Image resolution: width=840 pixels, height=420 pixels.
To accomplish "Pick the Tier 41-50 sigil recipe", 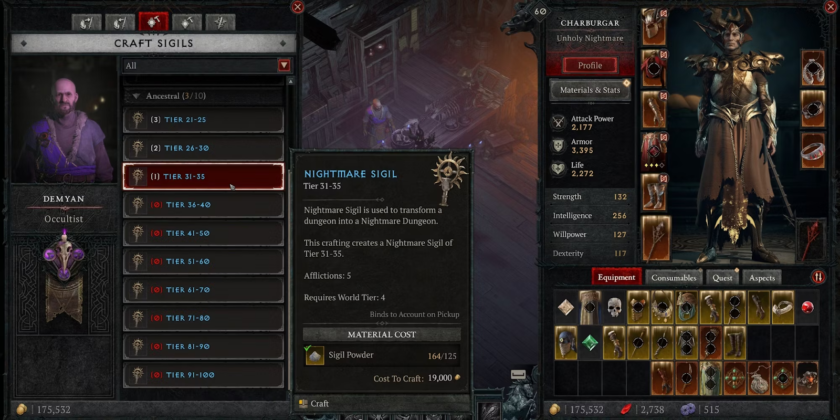I will (x=203, y=234).
